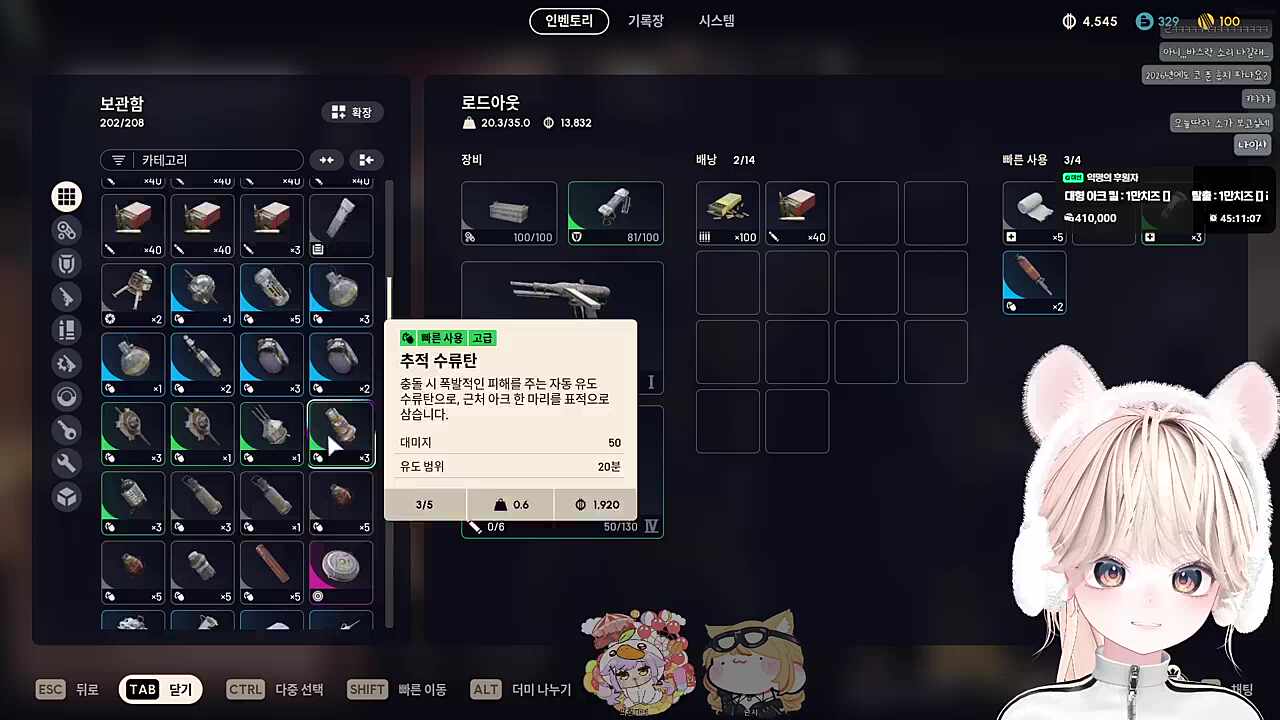
Task: Switch to the 기록장 tab
Action: 644,21
